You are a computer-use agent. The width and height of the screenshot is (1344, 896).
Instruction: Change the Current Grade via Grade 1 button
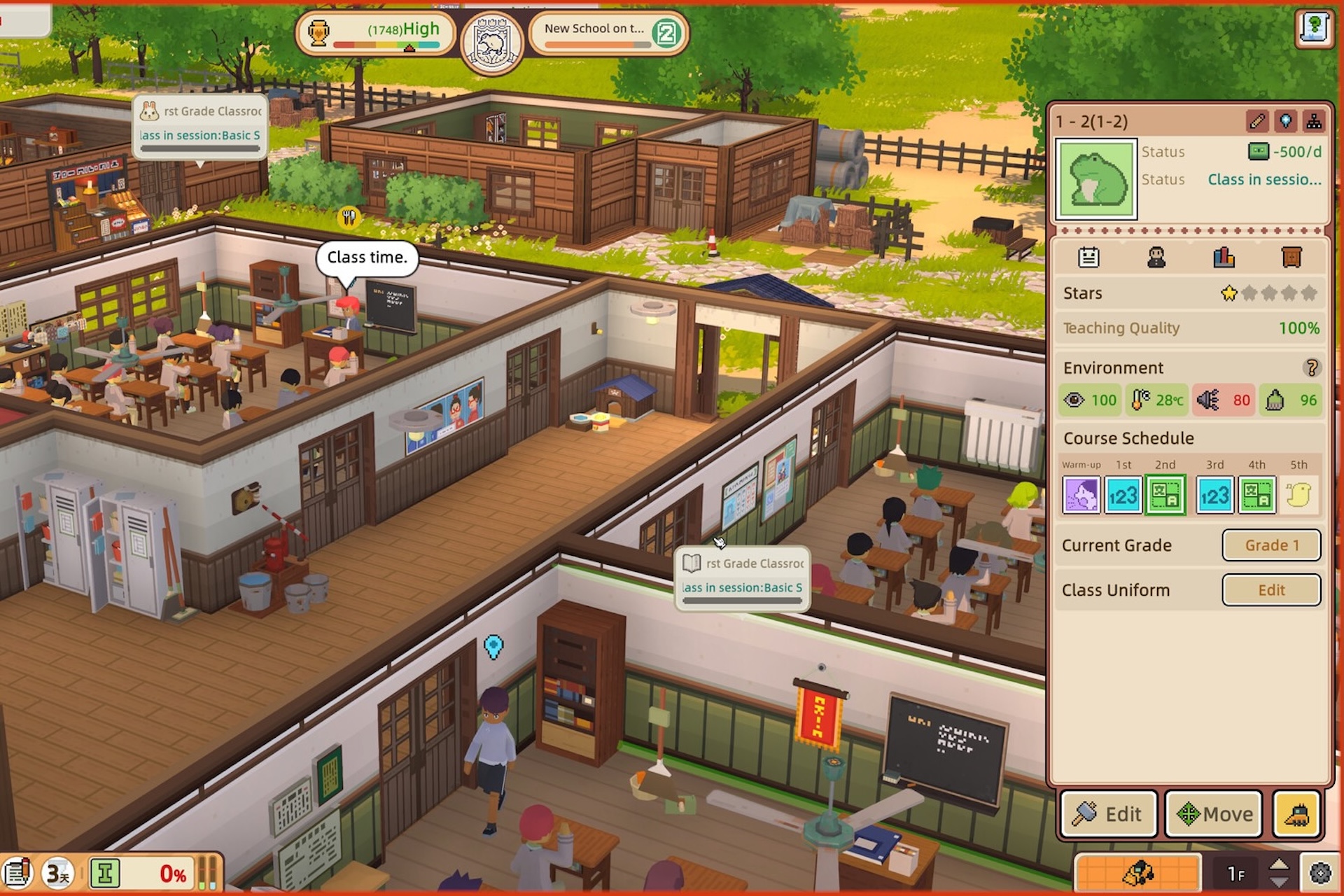point(1271,545)
